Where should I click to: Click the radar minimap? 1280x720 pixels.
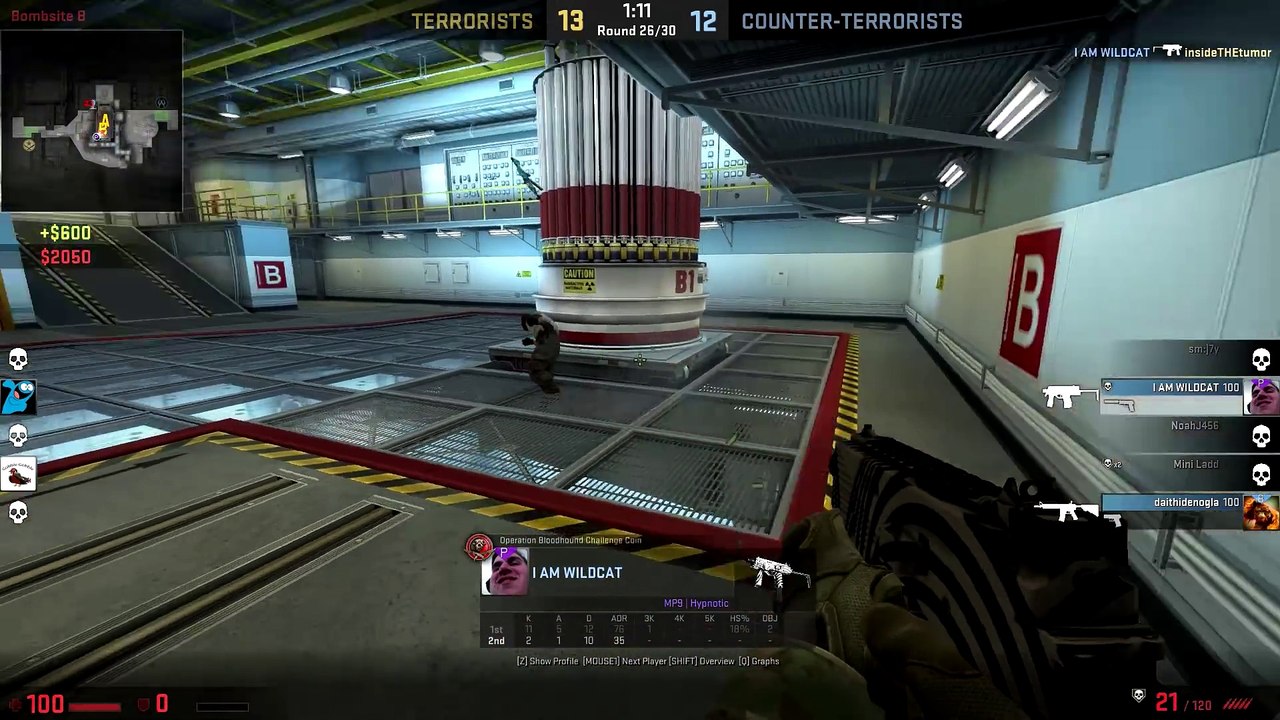92,120
